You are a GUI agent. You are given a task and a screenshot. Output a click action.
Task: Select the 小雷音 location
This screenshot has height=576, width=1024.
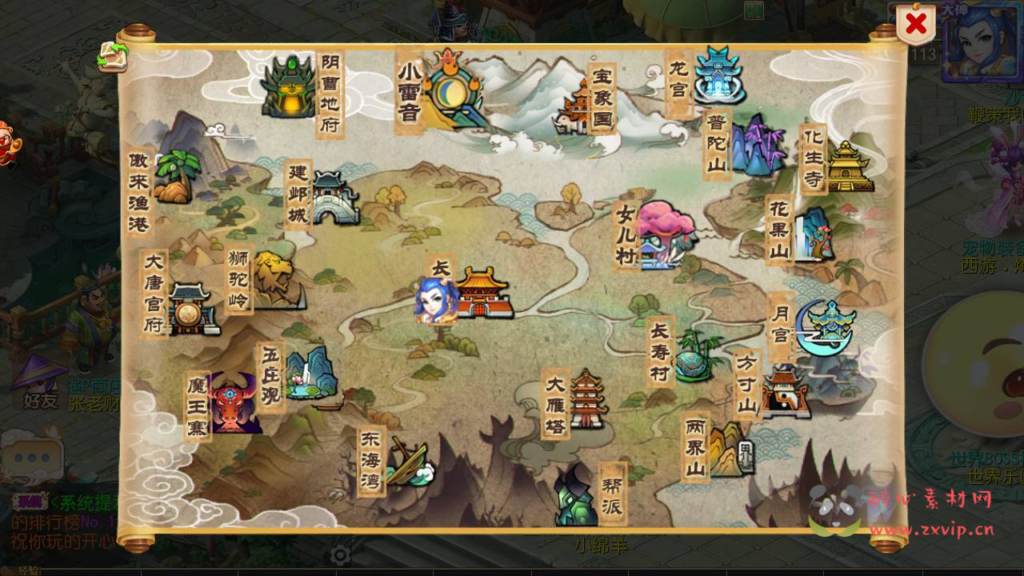452,88
